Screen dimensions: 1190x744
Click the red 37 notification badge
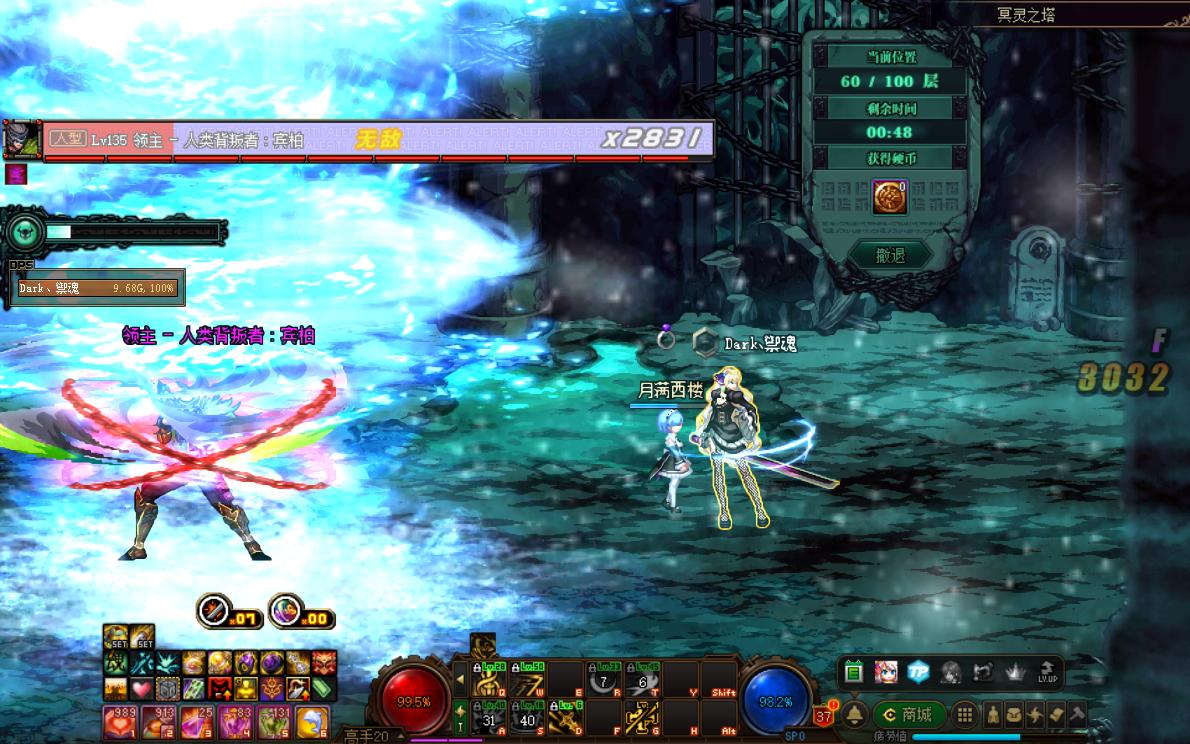click(824, 715)
